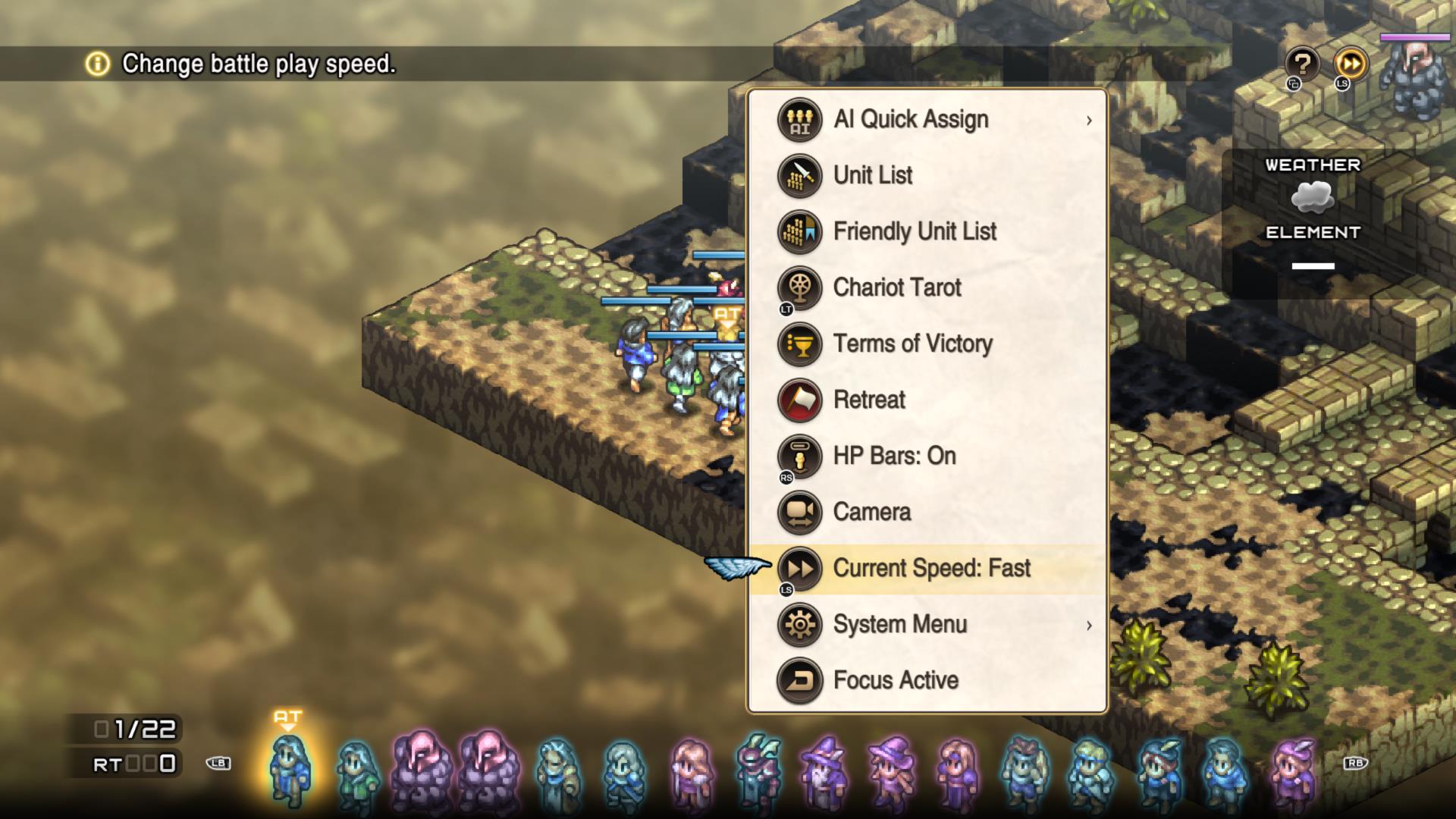The image size is (1456, 819).
Task: Click the Friendly Unit List icon
Action: pyautogui.click(x=799, y=231)
